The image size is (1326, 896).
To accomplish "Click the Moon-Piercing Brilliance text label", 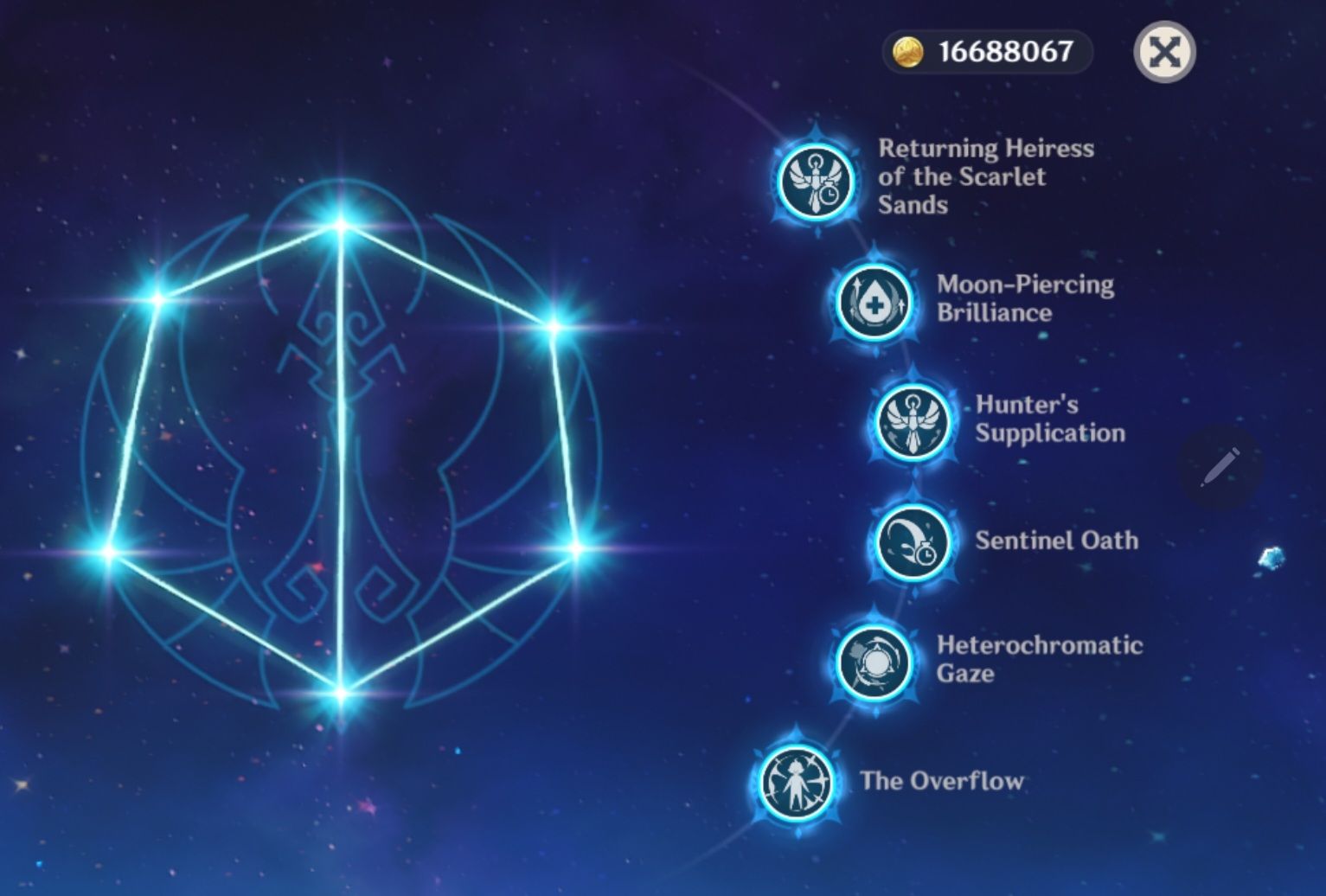I will point(1025,299).
